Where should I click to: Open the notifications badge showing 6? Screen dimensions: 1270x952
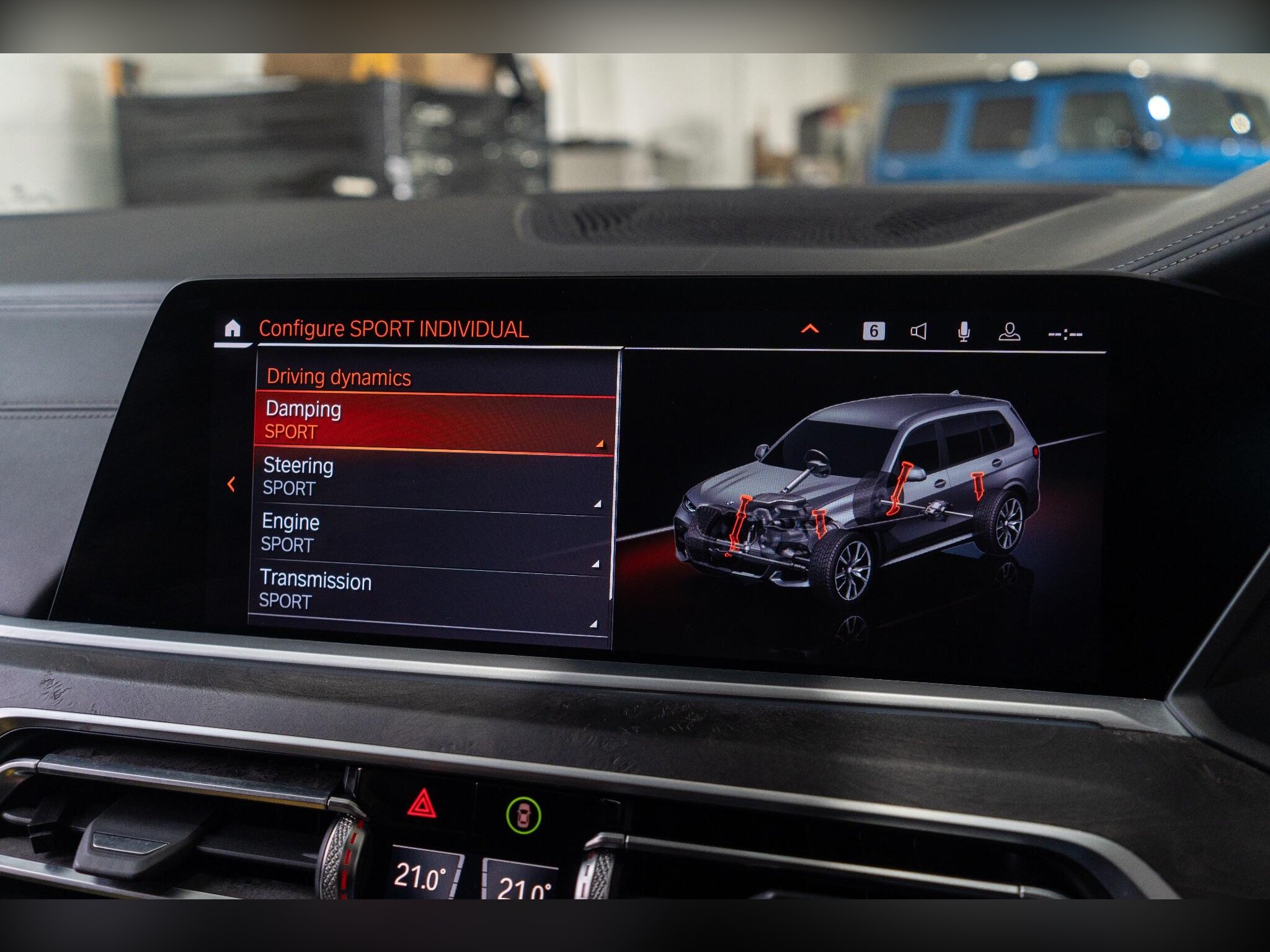coord(873,331)
